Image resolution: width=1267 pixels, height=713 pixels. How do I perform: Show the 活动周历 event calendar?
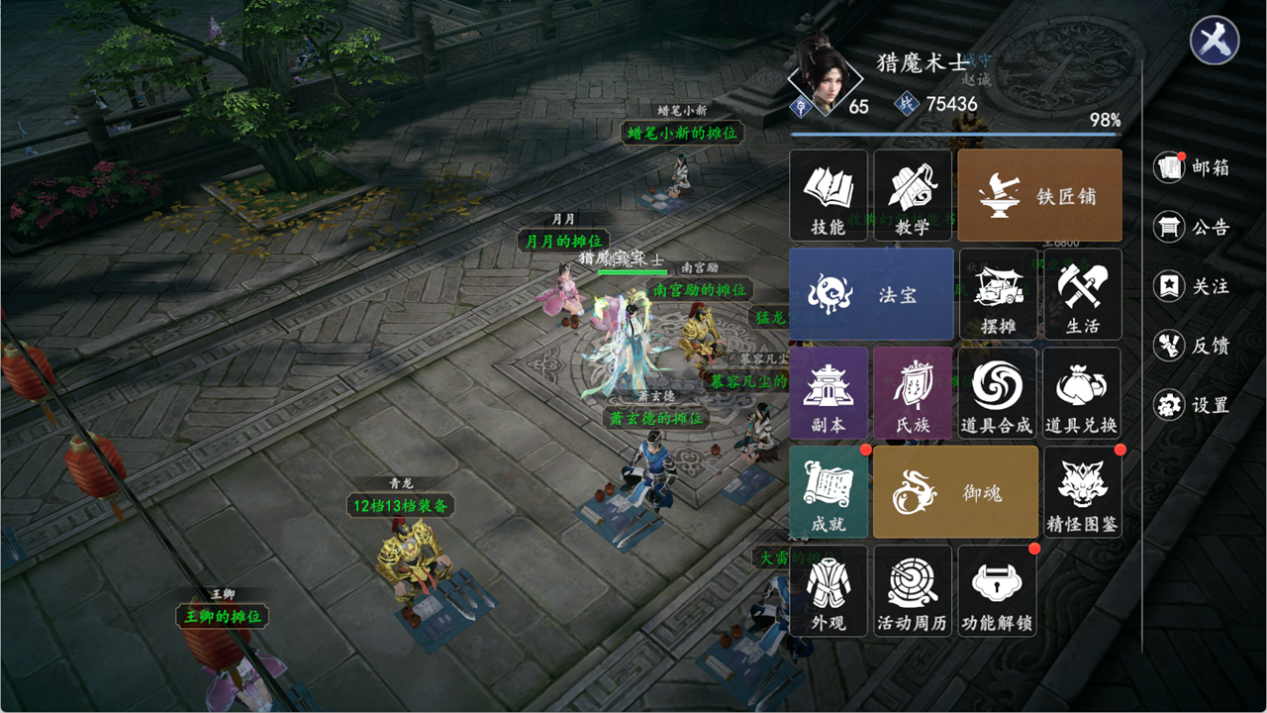tap(912, 590)
